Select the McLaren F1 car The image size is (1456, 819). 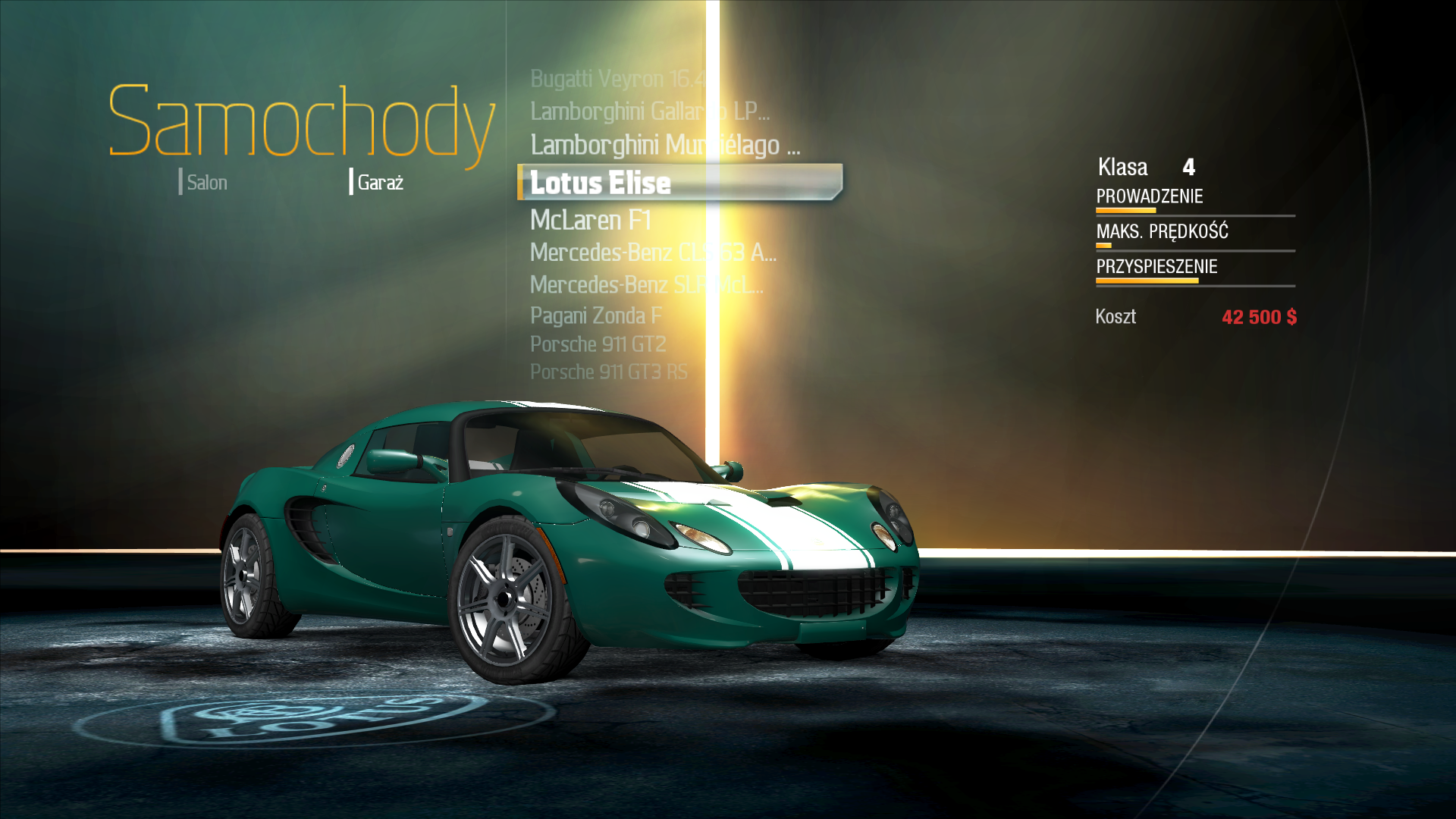tap(591, 220)
